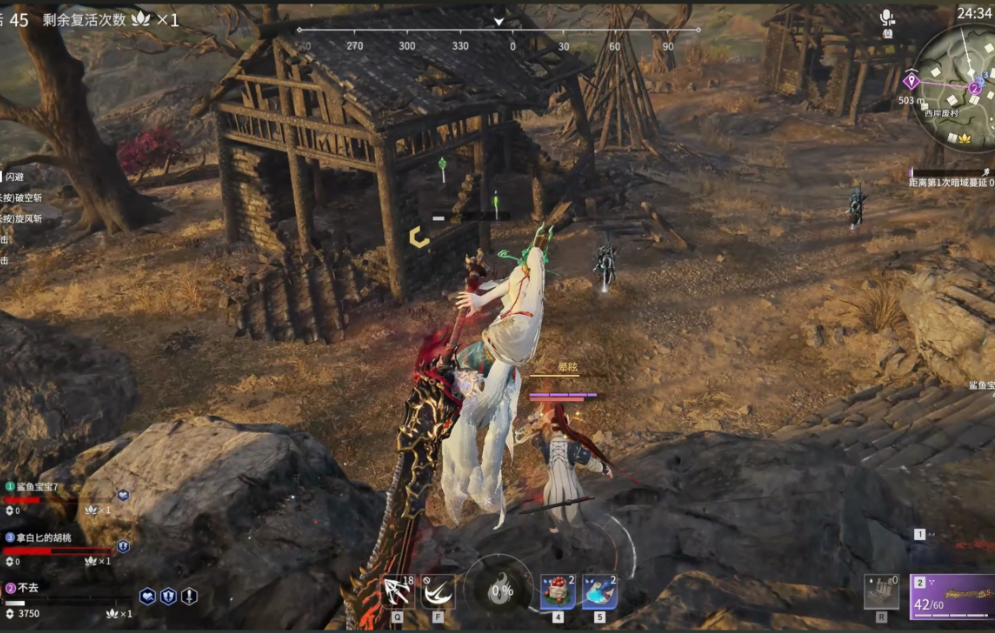Select the grappling hook item slot

[x=398, y=592]
